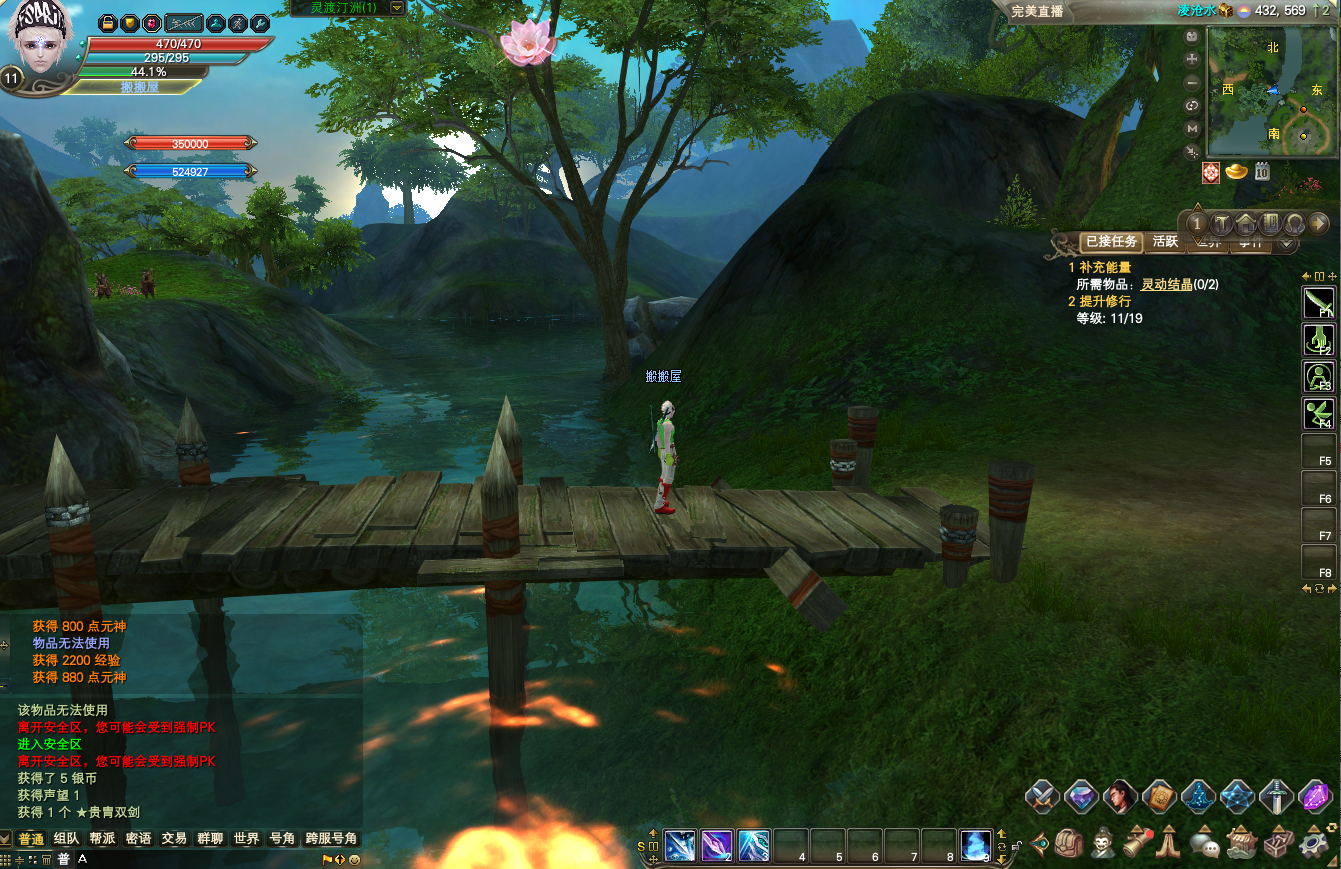Switch chat to the 帮派 channel
This screenshot has height=869, width=1341.
point(102,839)
